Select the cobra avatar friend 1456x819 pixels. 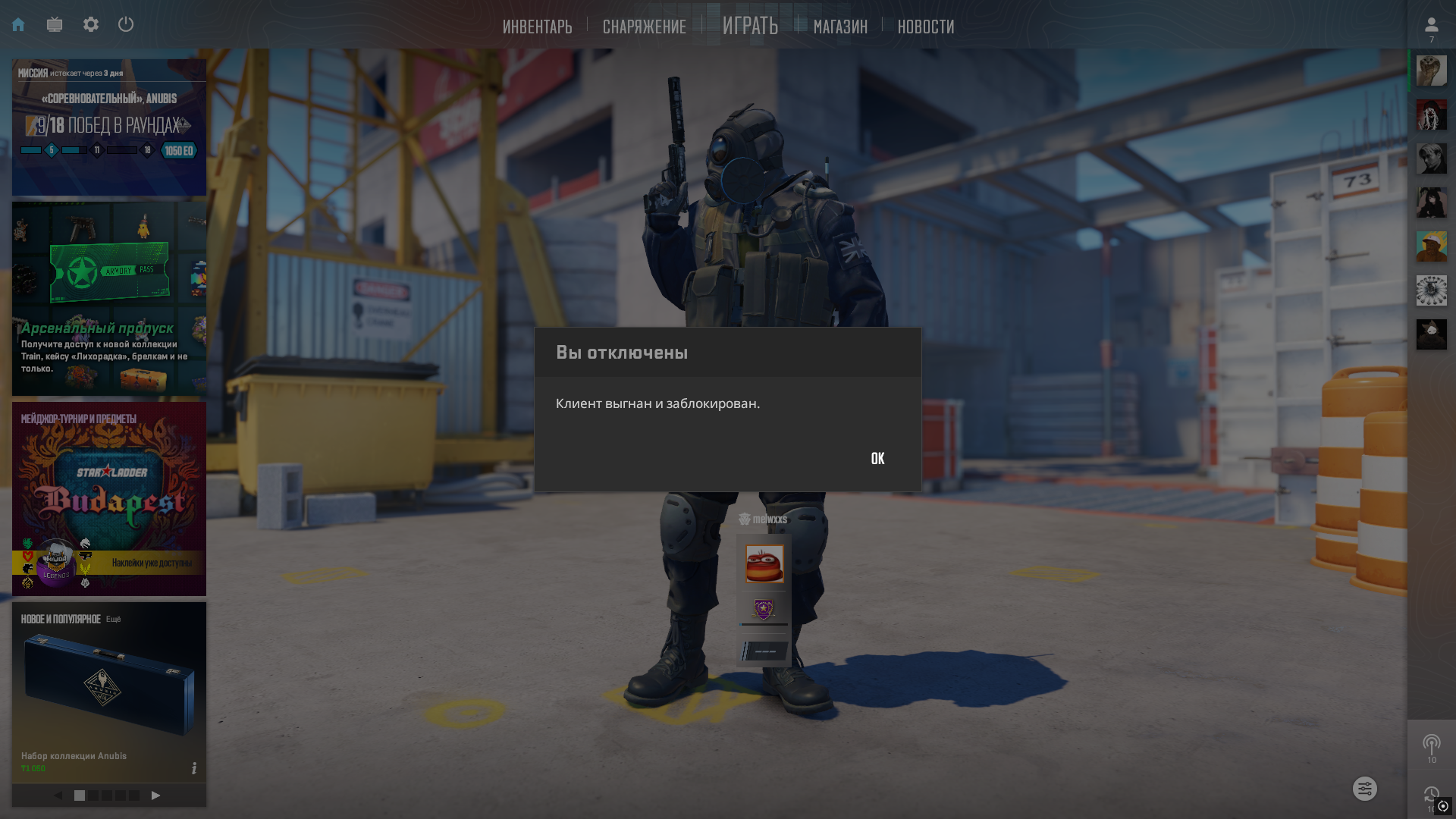click(1431, 71)
